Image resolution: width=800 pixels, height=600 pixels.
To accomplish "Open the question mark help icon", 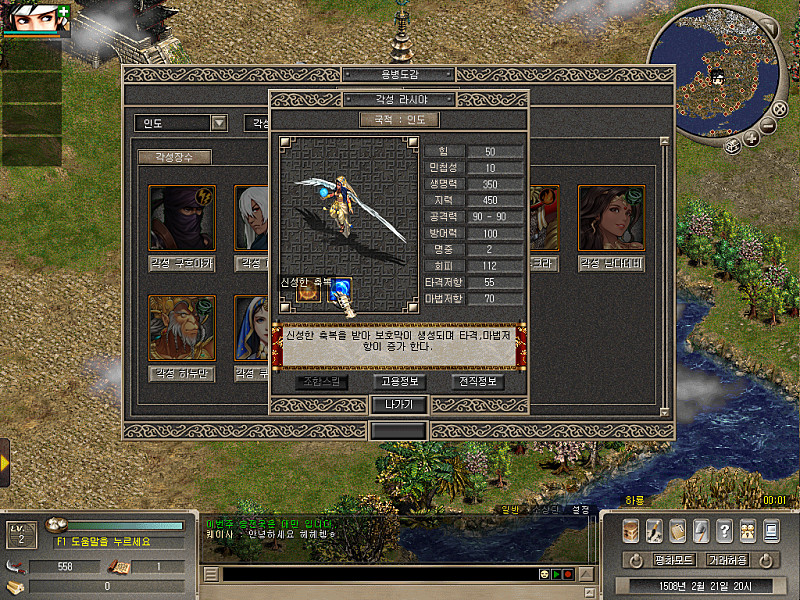I will 724,530.
